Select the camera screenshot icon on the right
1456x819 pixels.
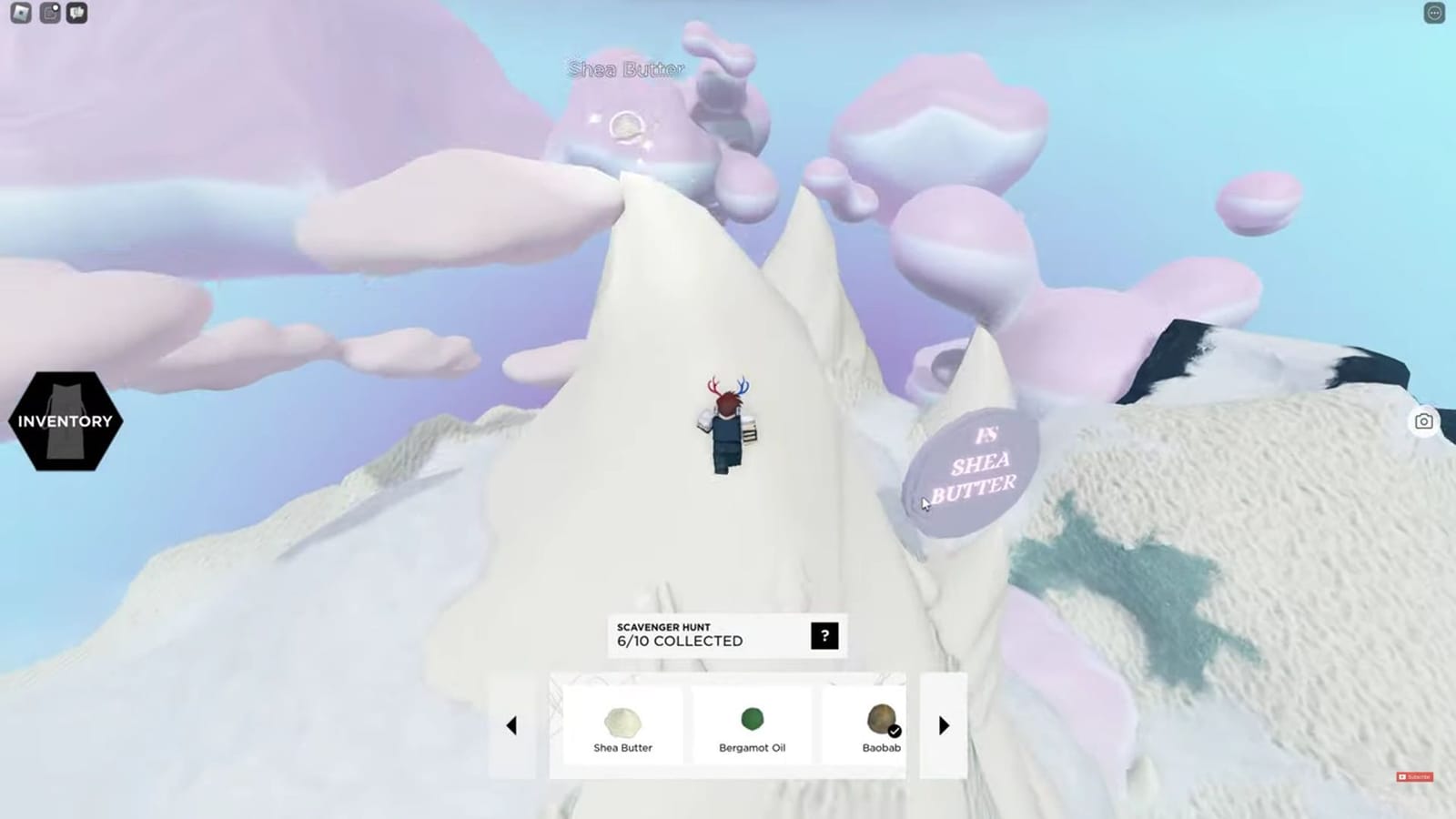coord(1425,420)
